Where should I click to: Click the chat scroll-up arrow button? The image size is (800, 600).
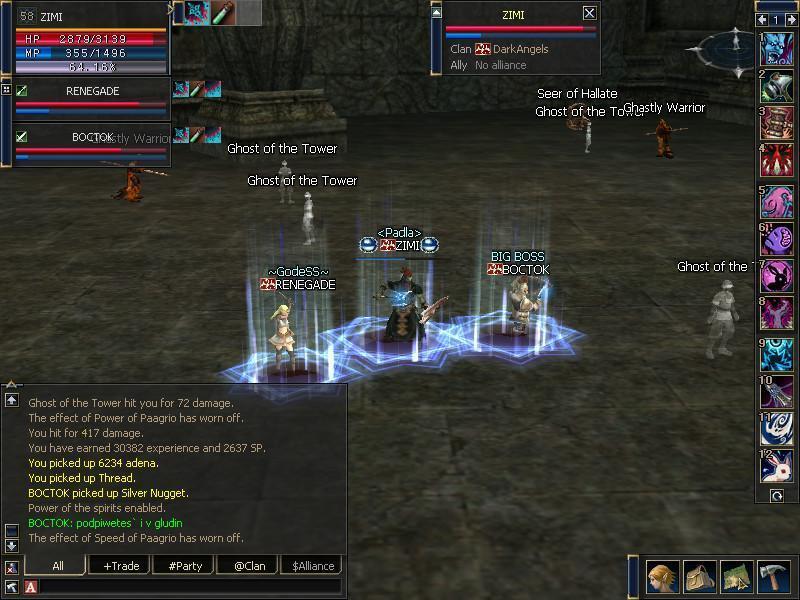11,399
